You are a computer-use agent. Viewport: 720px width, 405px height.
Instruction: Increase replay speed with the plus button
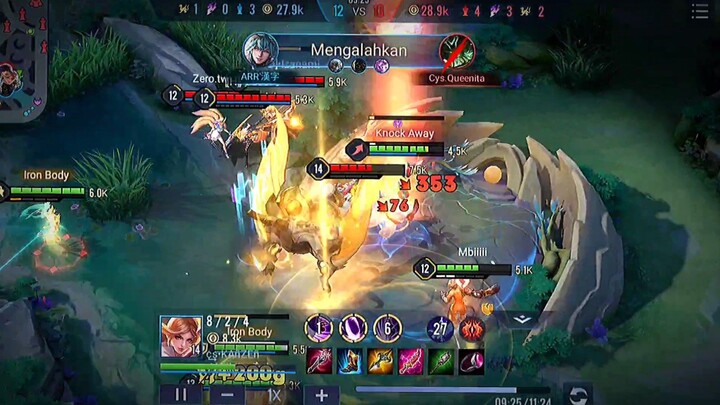point(321,395)
